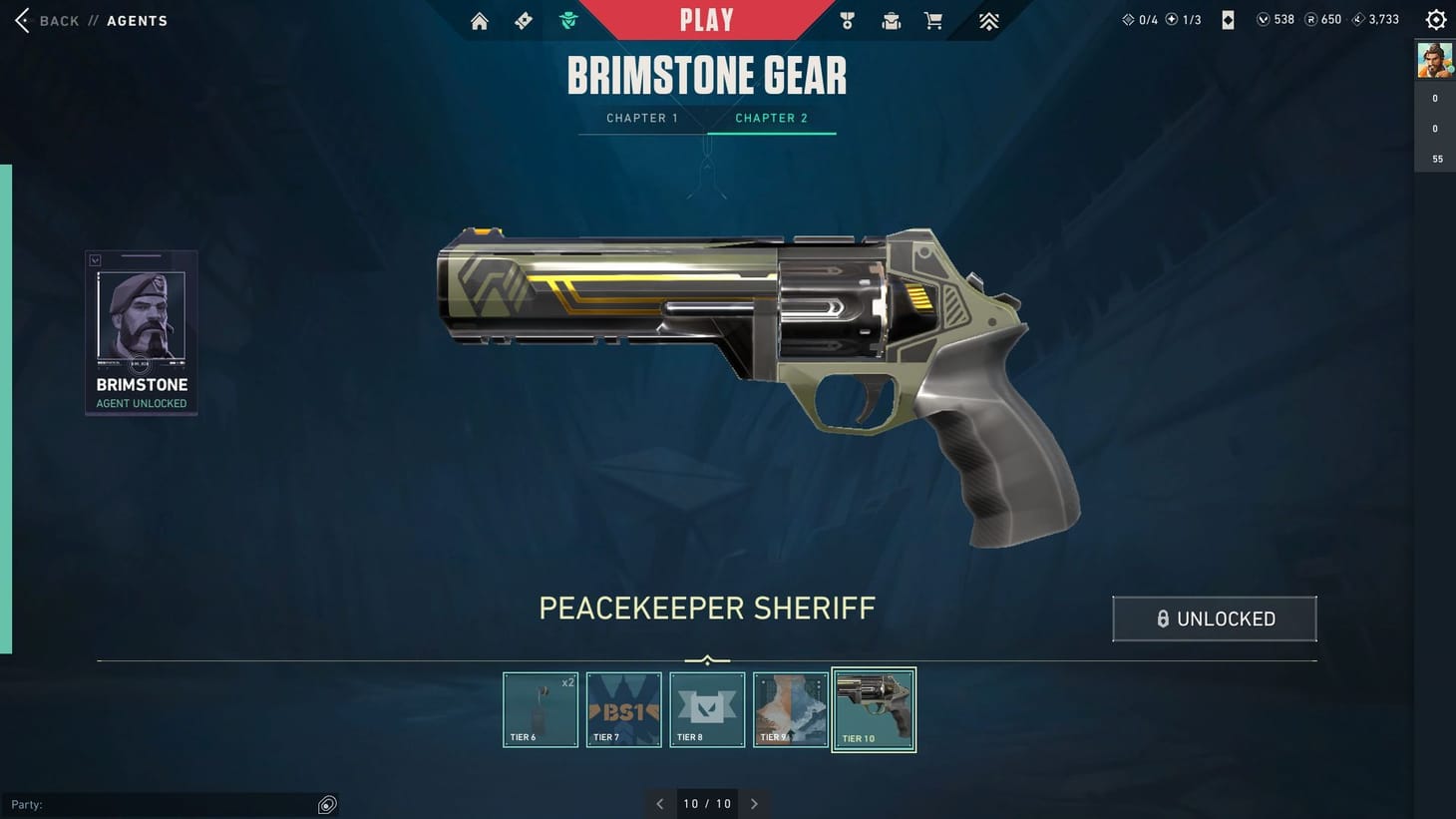Image resolution: width=1456 pixels, height=819 pixels.
Task: Open the Collection backpack icon
Action: tap(891, 20)
